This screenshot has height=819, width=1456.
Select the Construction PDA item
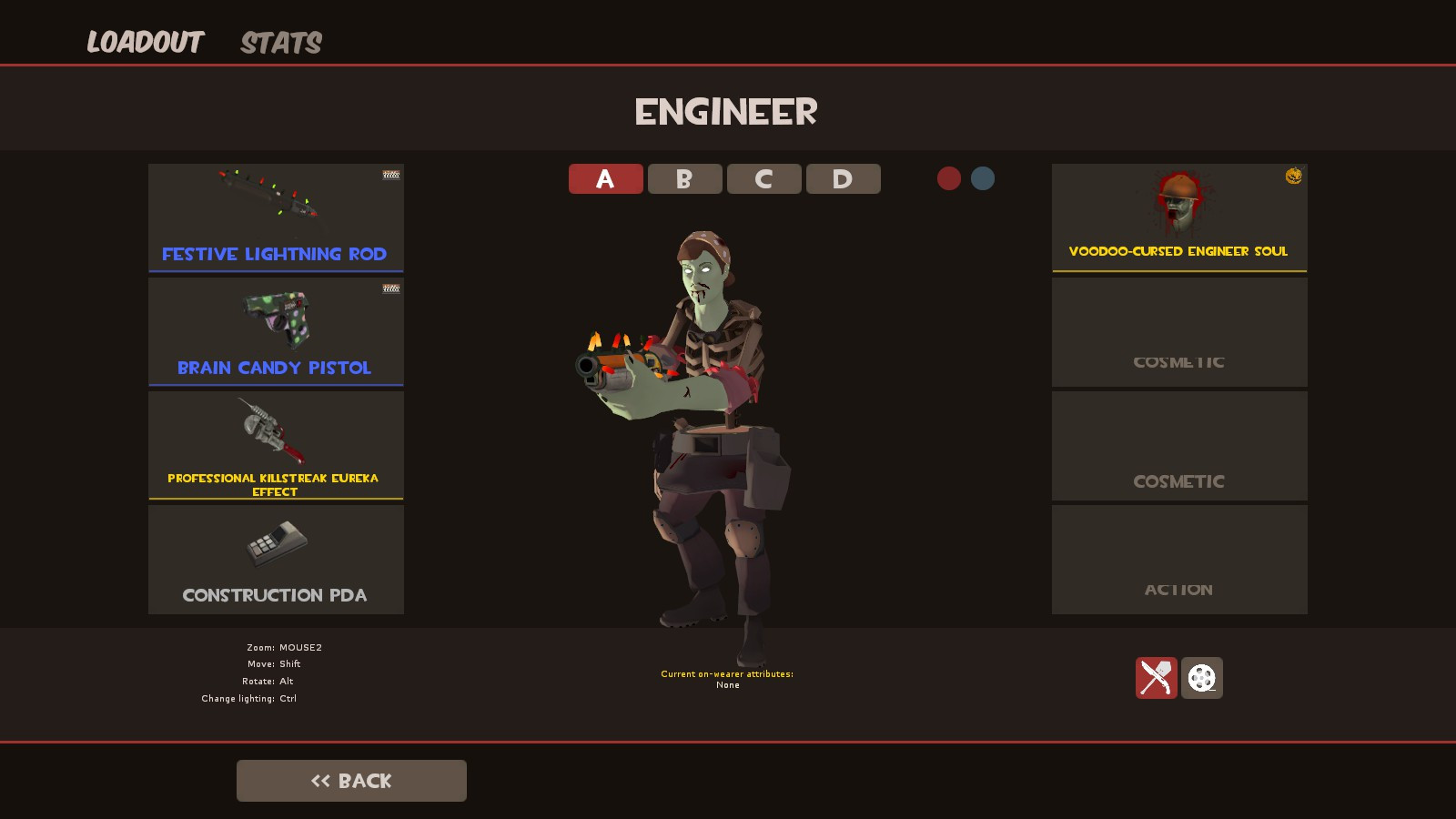(x=276, y=560)
